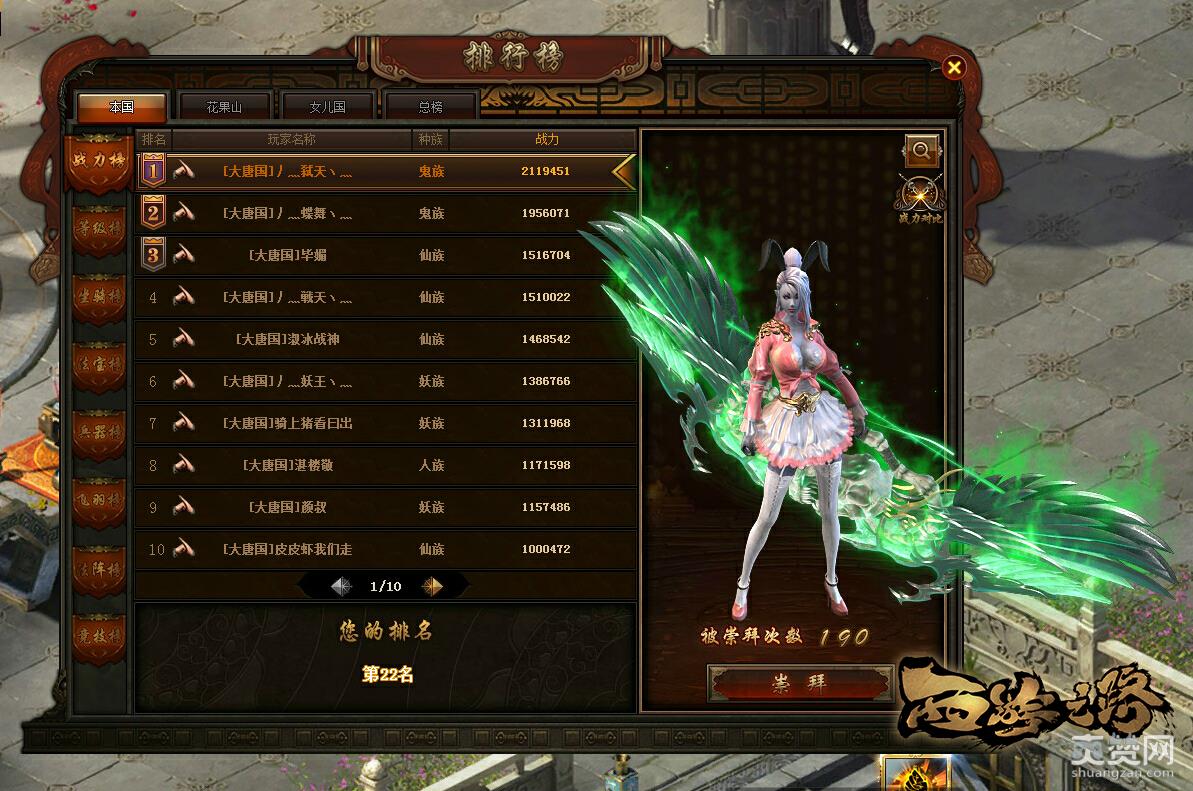Click the magnifying glass inspect icon
The width and height of the screenshot is (1193, 791).
point(921,151)
